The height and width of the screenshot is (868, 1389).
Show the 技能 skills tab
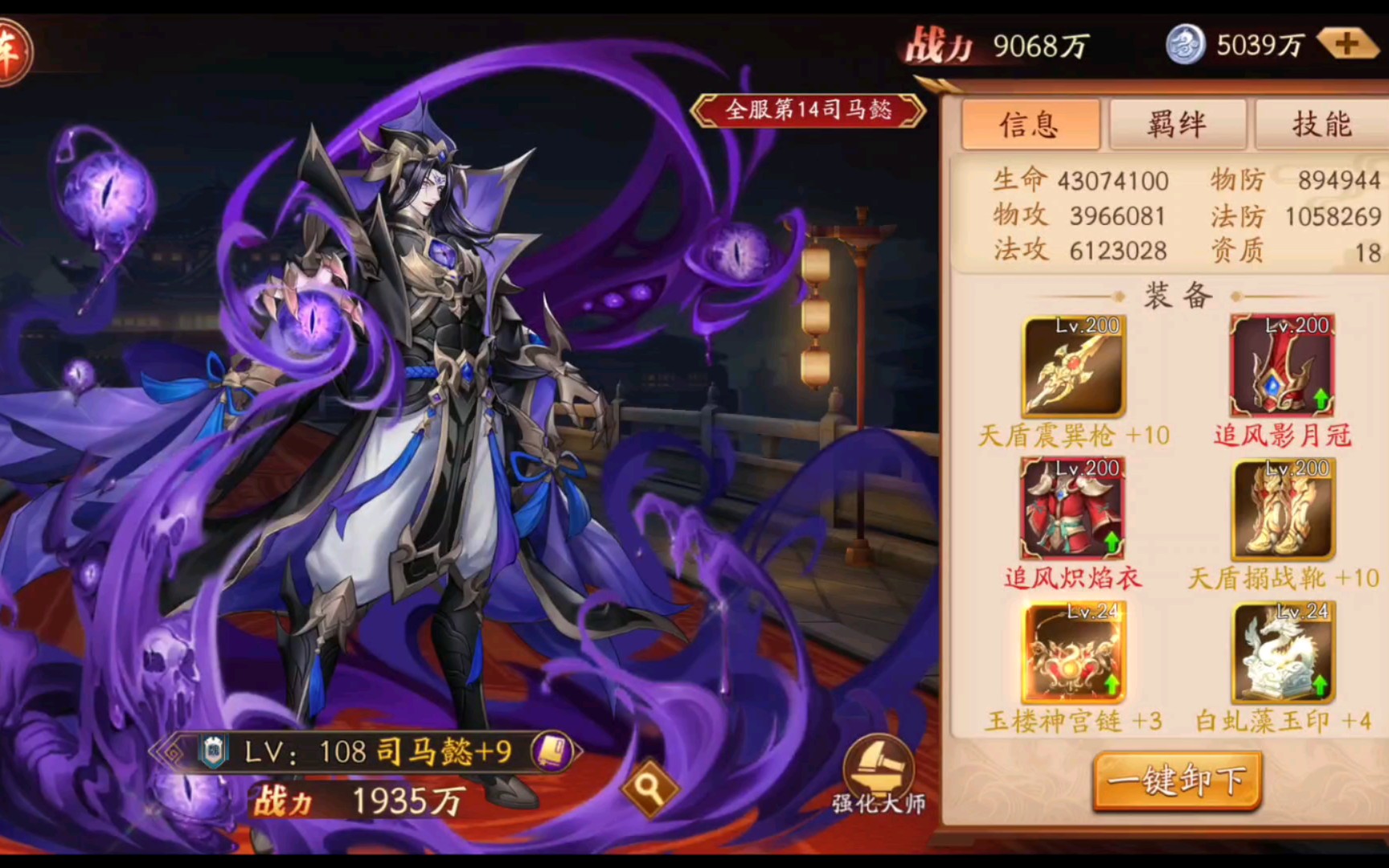pos(1321,125)
